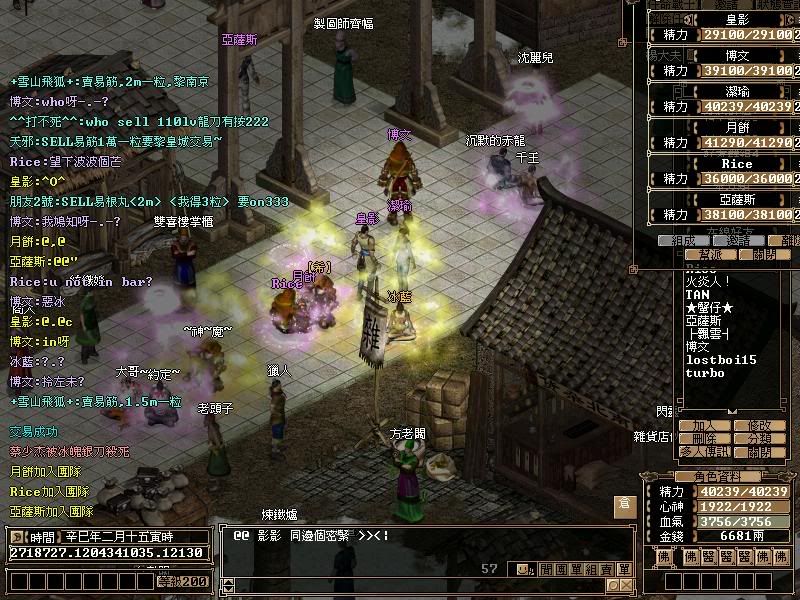
Task: Select party member Rice in team panel
Action: (x=737, y=164)
